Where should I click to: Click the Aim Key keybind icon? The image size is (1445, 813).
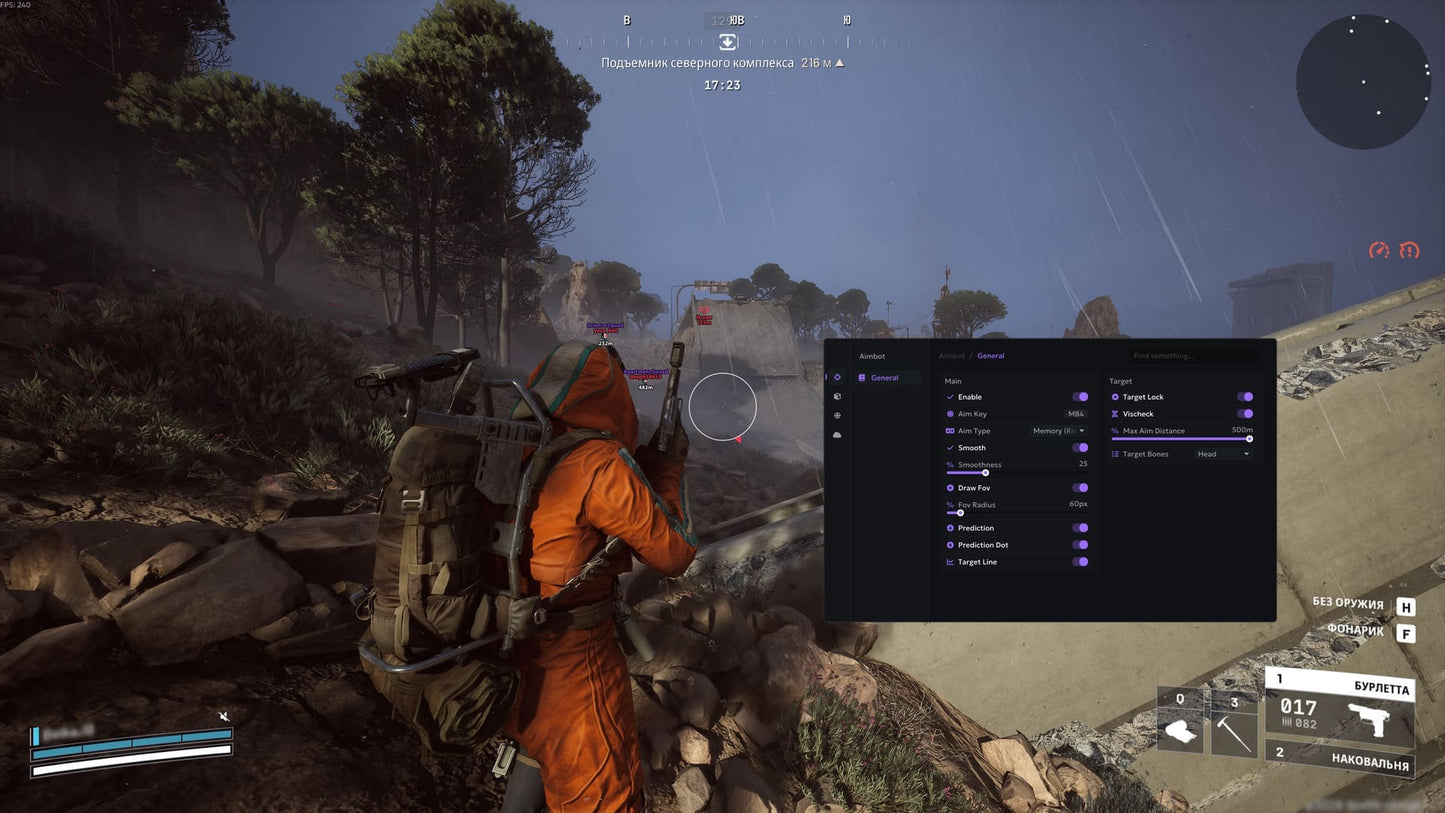click(951, 413)
